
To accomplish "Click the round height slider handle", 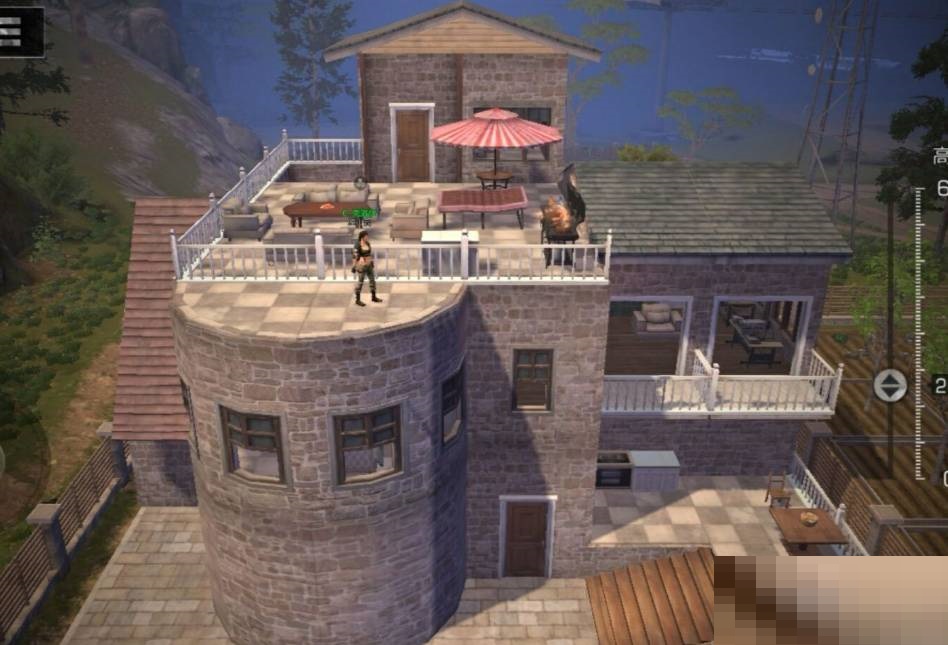I will coord(889,385).
